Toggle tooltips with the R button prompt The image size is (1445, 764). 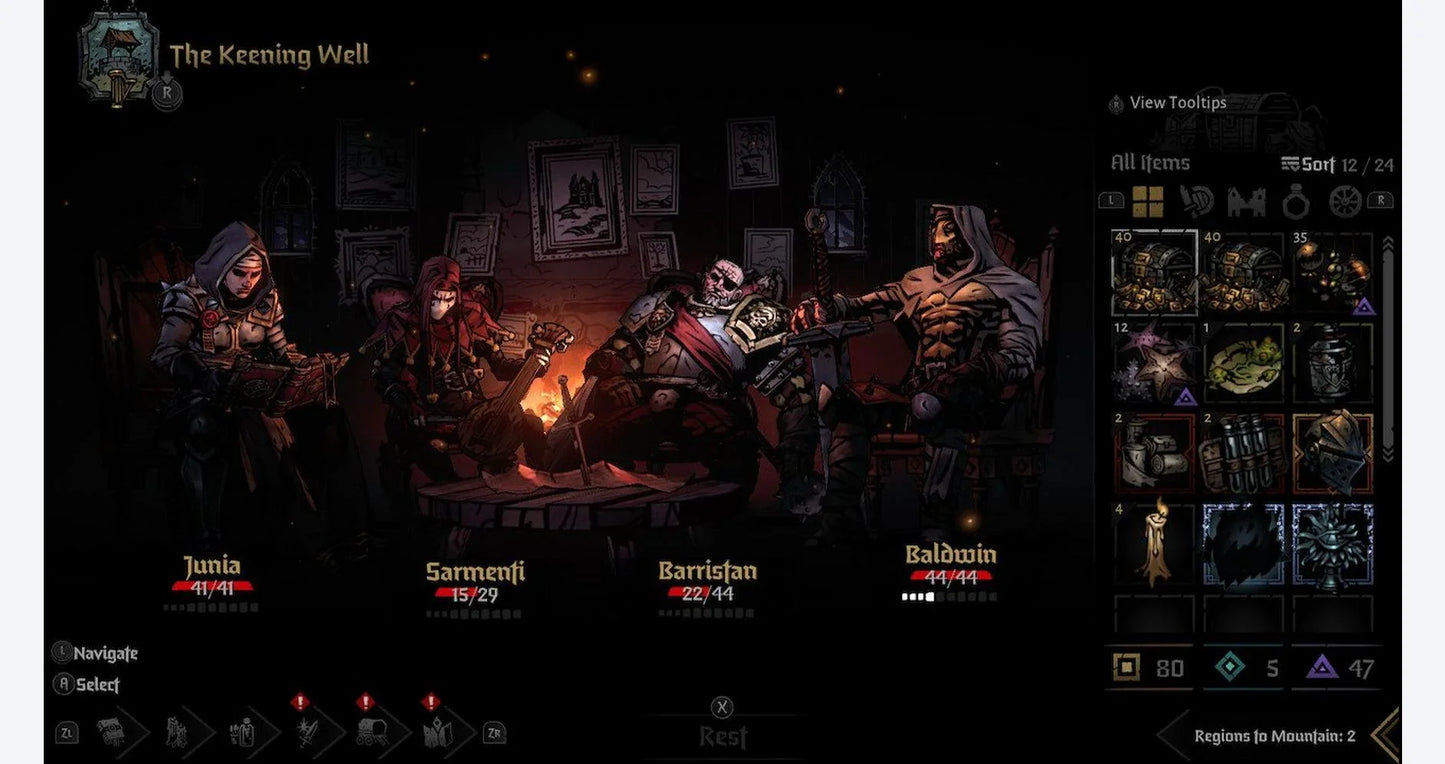[x=1116, y=103]
